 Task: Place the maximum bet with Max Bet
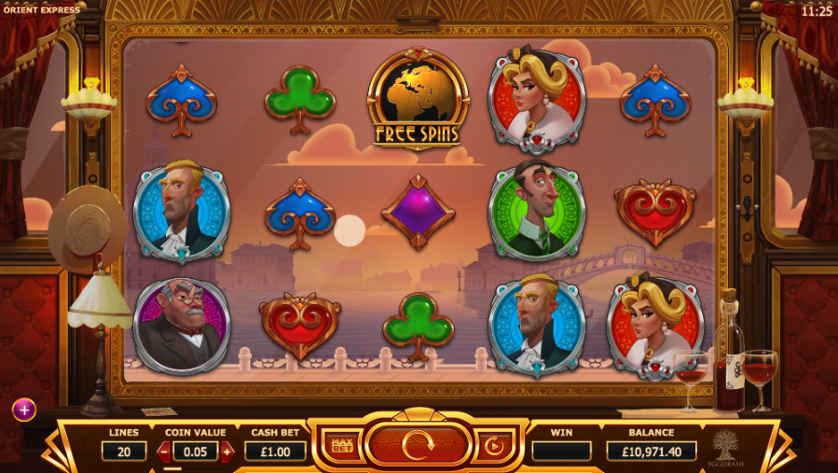coord(341,445)
